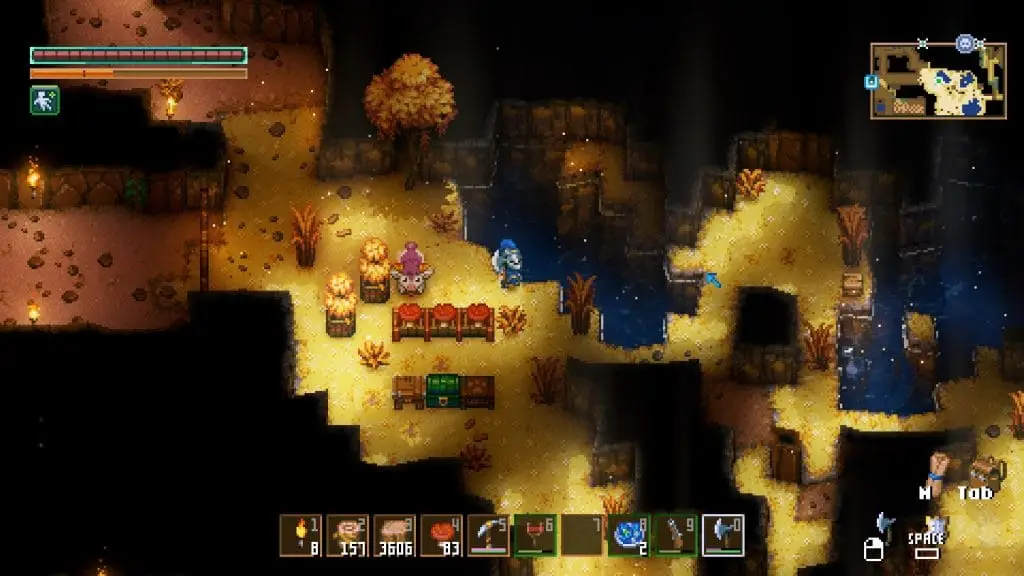Open the minimap
1024x576 pixels.
938,81
